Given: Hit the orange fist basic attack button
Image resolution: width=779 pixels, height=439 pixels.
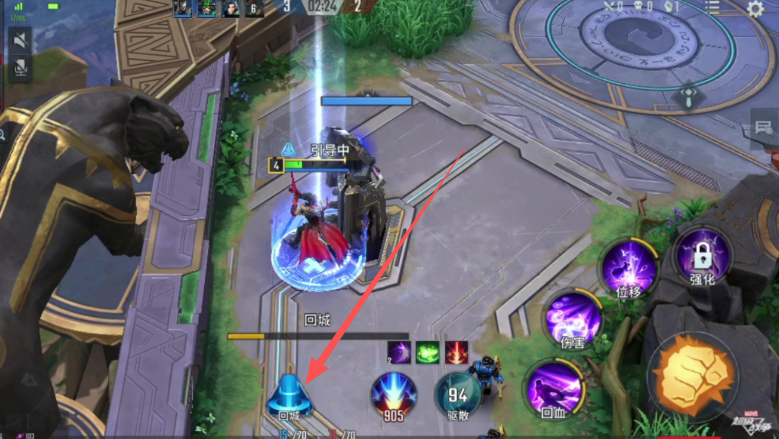Looking at the screenshot, I should coord(697,371).
